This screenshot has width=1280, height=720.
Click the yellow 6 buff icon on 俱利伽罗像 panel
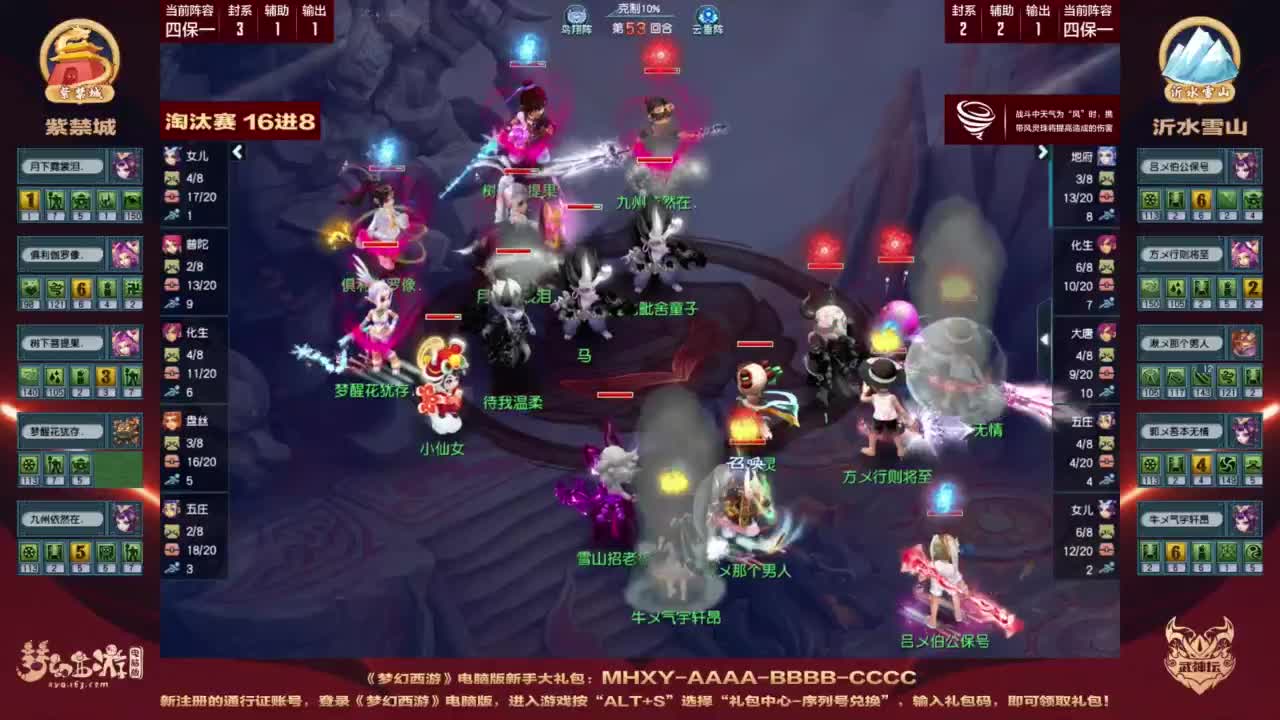click(82, 288)
